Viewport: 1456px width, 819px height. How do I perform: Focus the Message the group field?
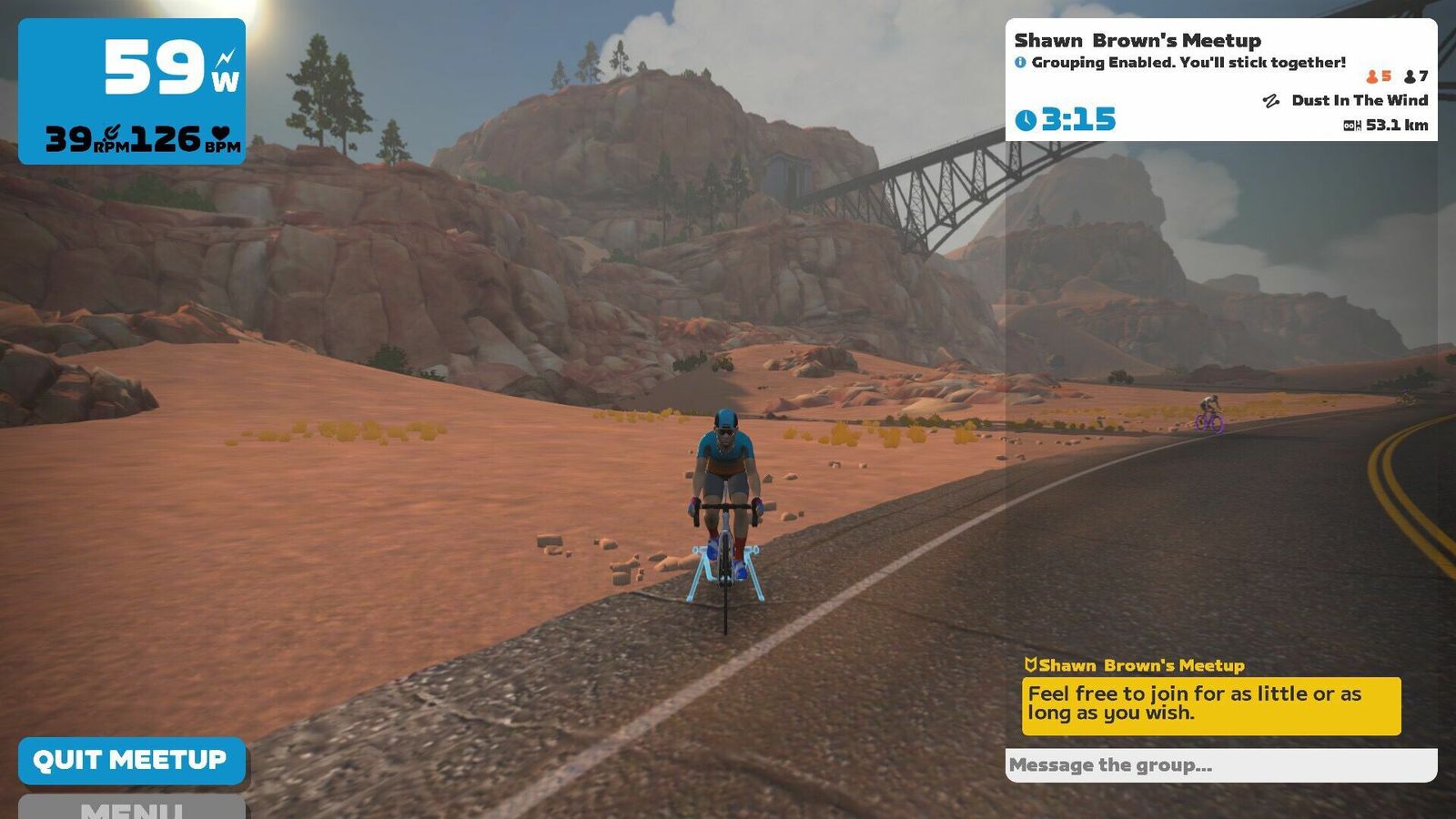tap(1219, 765)
